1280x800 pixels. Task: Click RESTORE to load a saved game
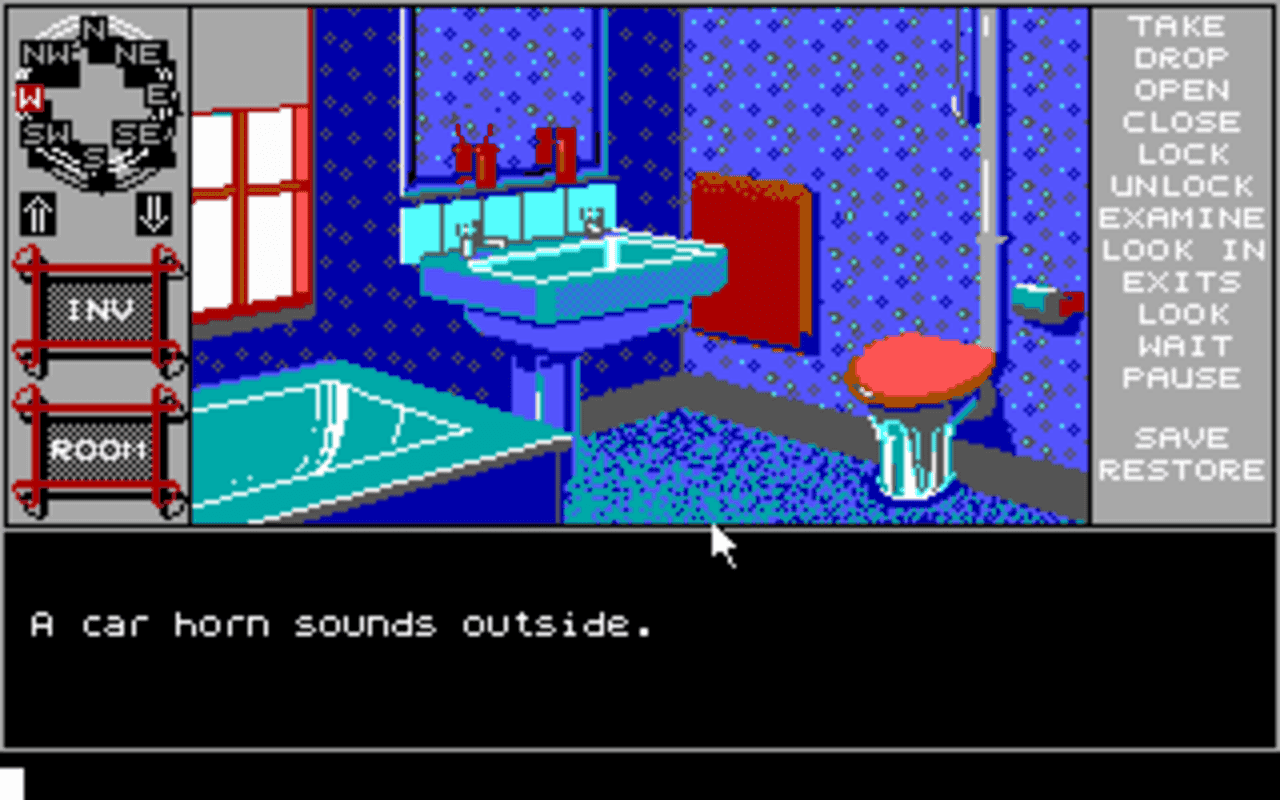(x=1182, y=469)
